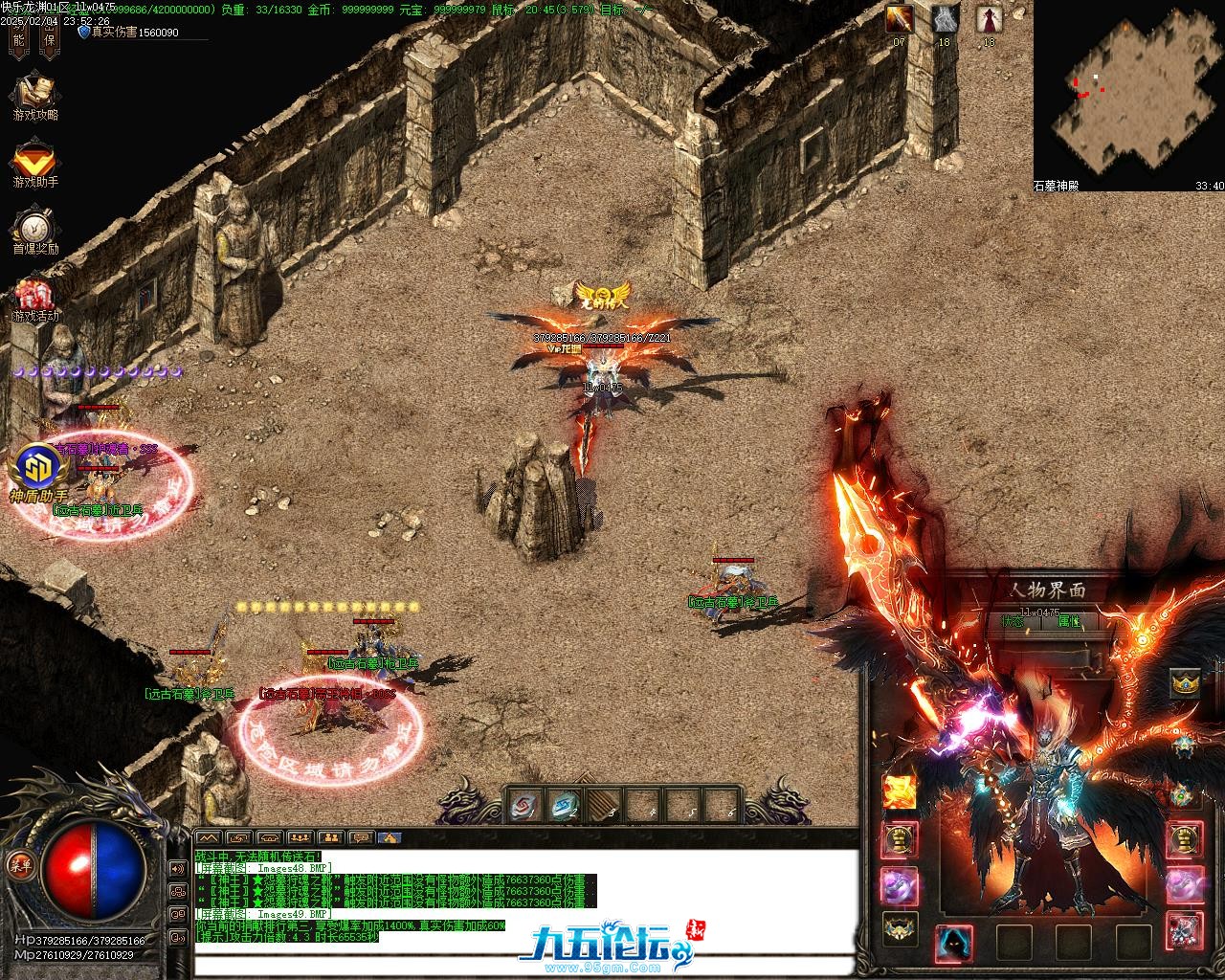The height and width of the screenshot is (980, 1225).
Task: Open the speech bubble chat channel tab
Action: click(361, 838)
